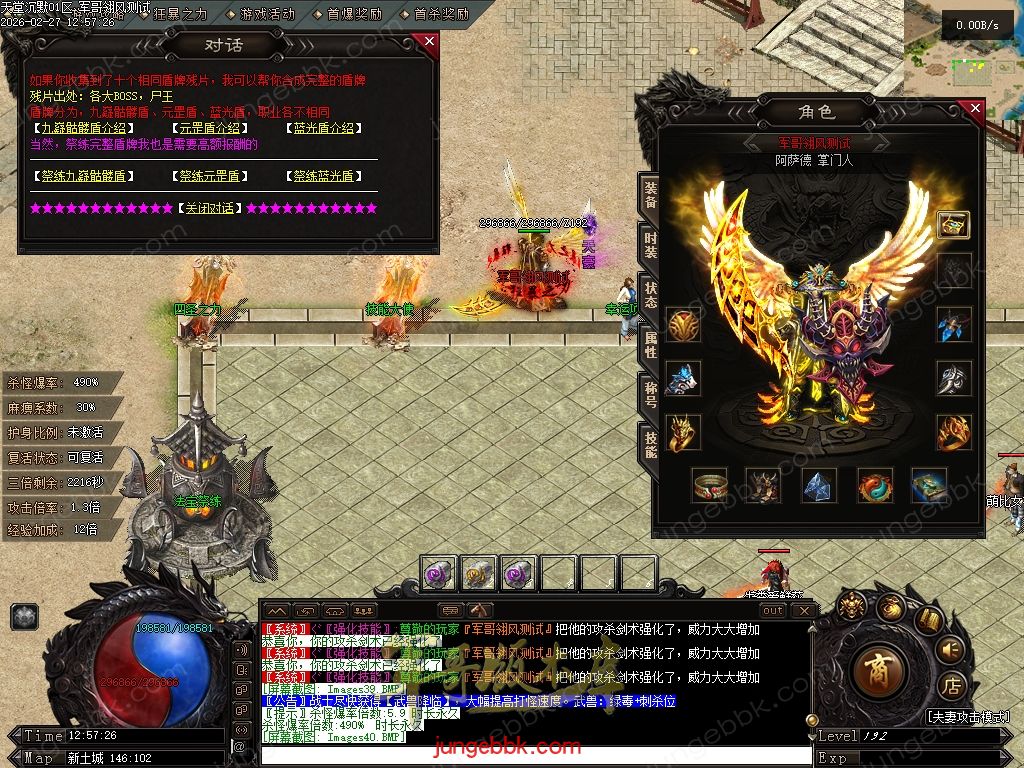Viewport: 1024px width, 768px height.
Task: Choose 祭练九霾骷髅盾 option
Action: [83, 176]
